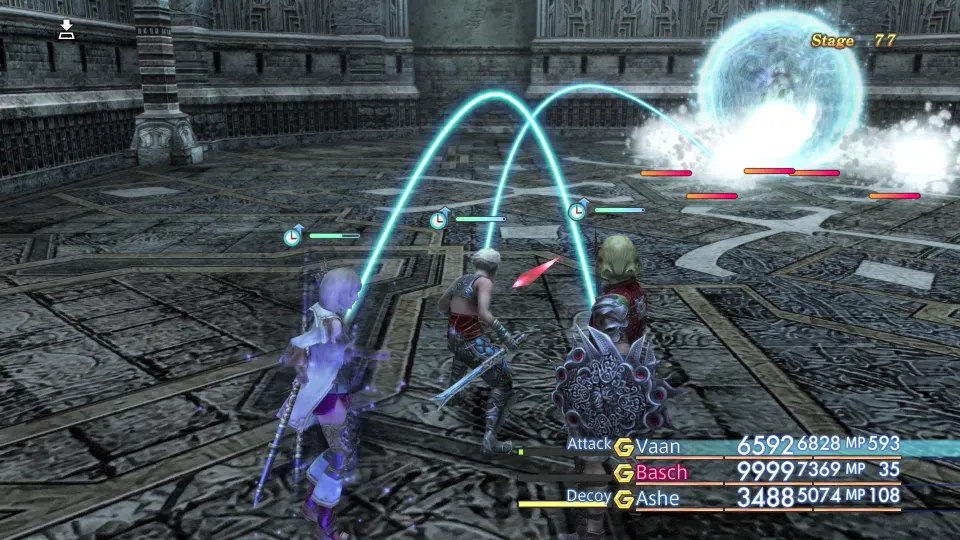Toggle the gambit G icon next to Basch
Viewport: 960px width, 540px height.
624,473
